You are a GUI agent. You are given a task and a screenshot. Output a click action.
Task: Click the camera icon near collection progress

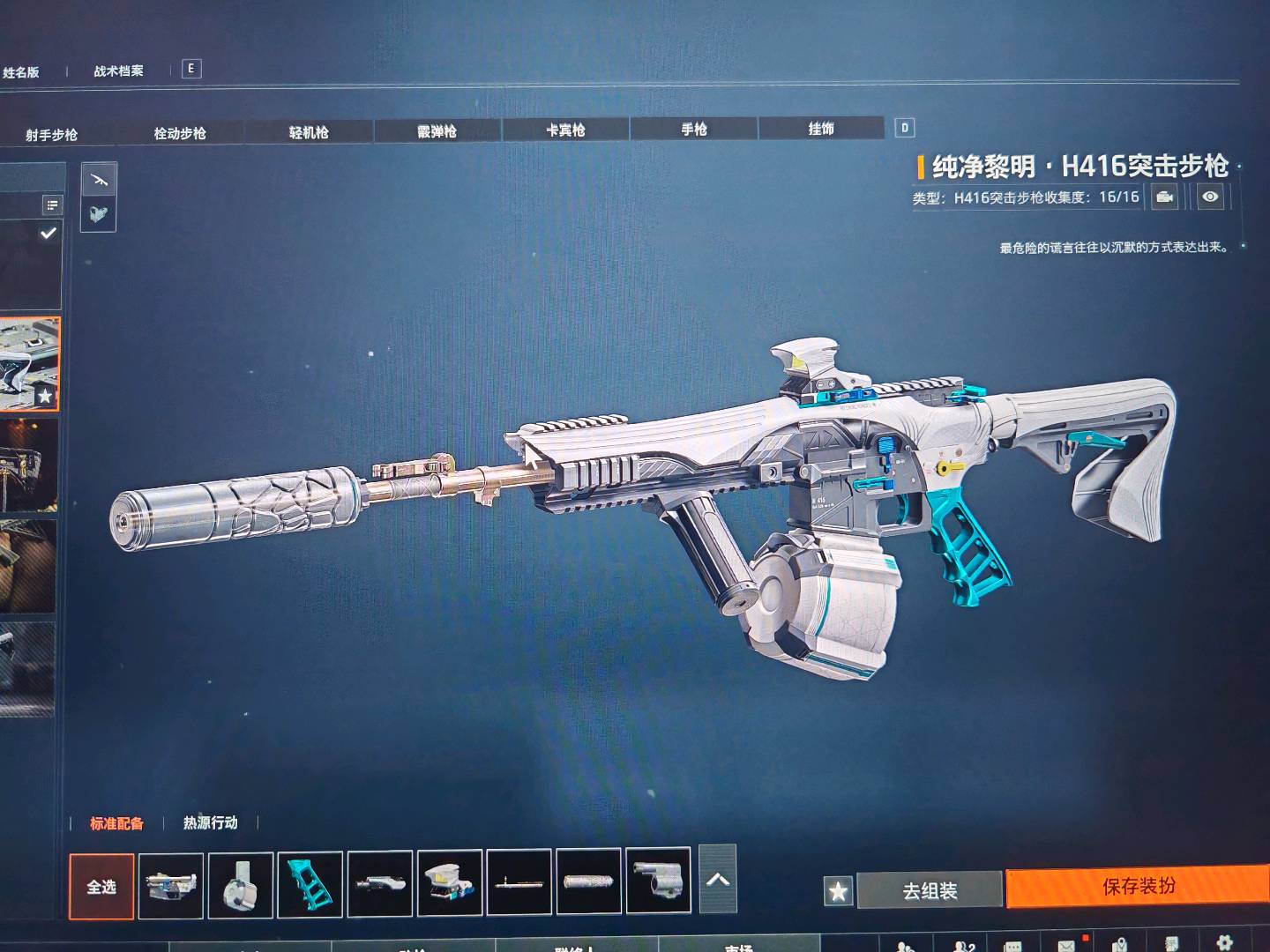pyautogui.click(x=1165, y=197)
